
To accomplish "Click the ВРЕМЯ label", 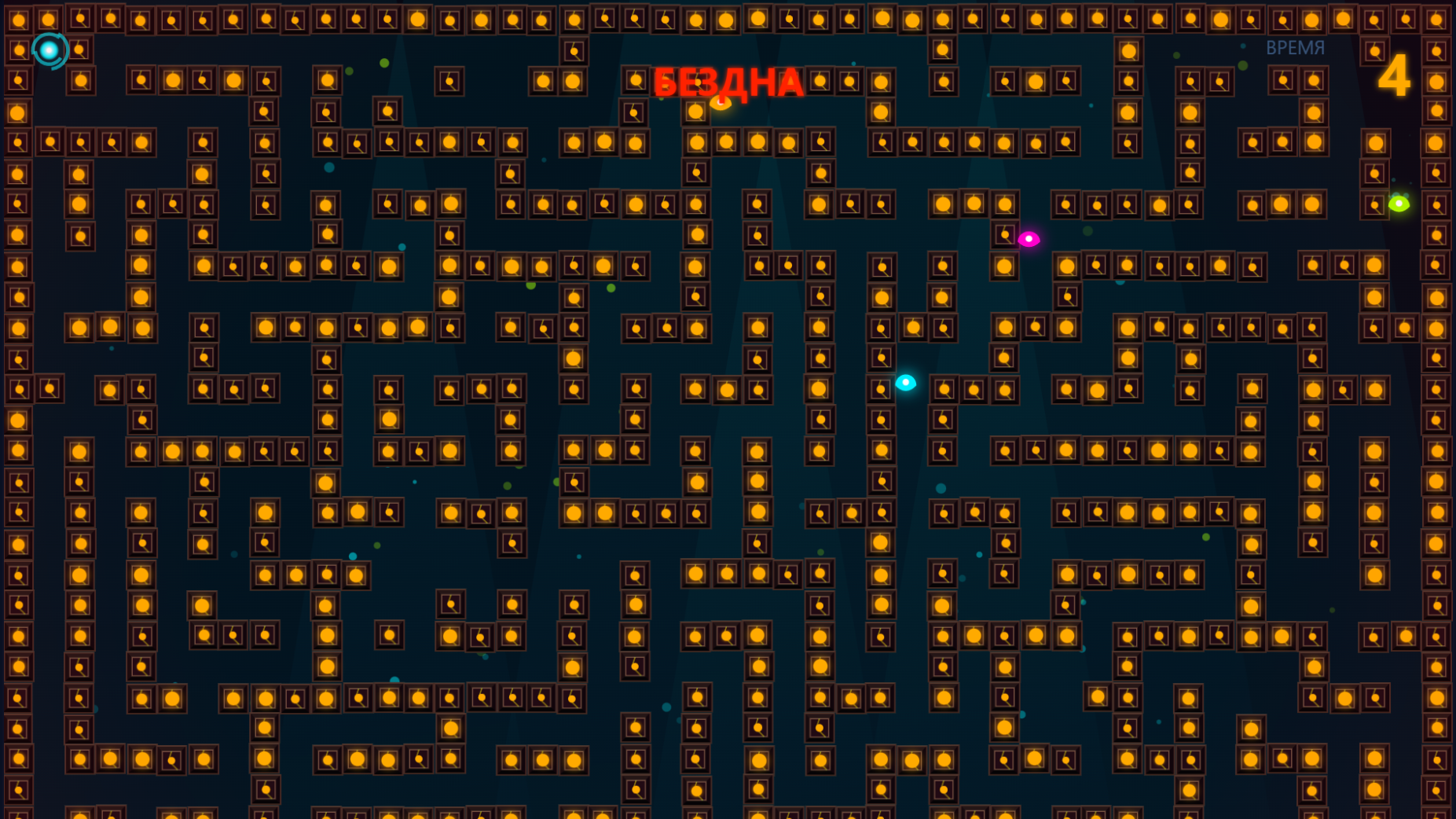I will pyautogui.click(x=1296, y=47).
